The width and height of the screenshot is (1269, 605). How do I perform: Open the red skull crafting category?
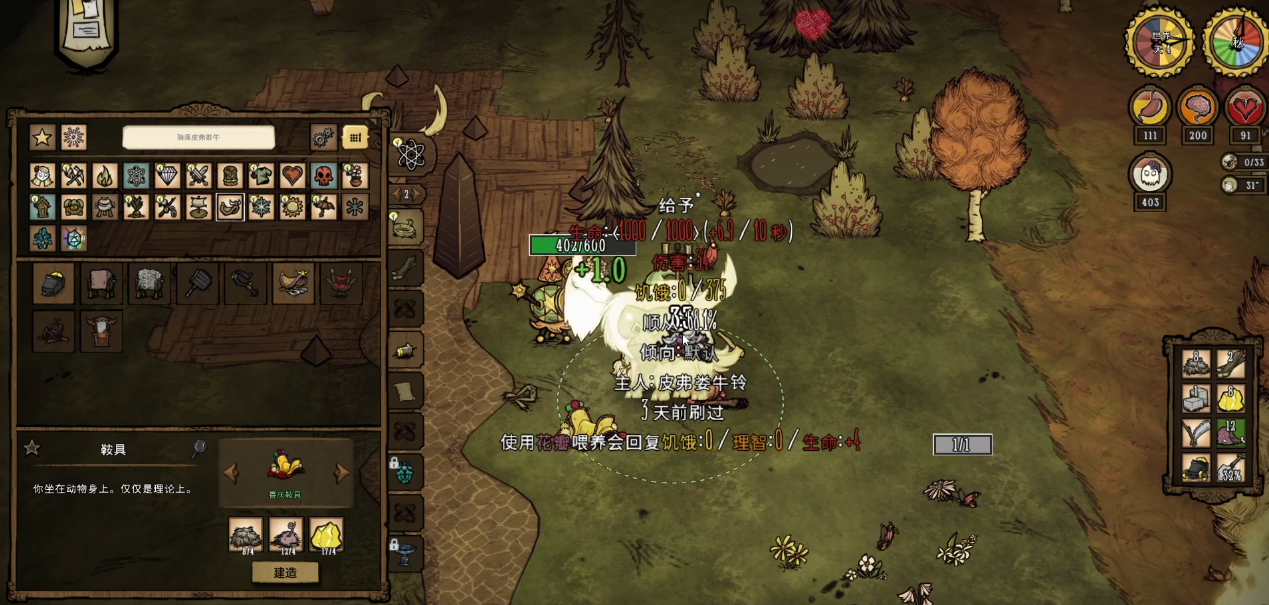[x=323, y=177]
